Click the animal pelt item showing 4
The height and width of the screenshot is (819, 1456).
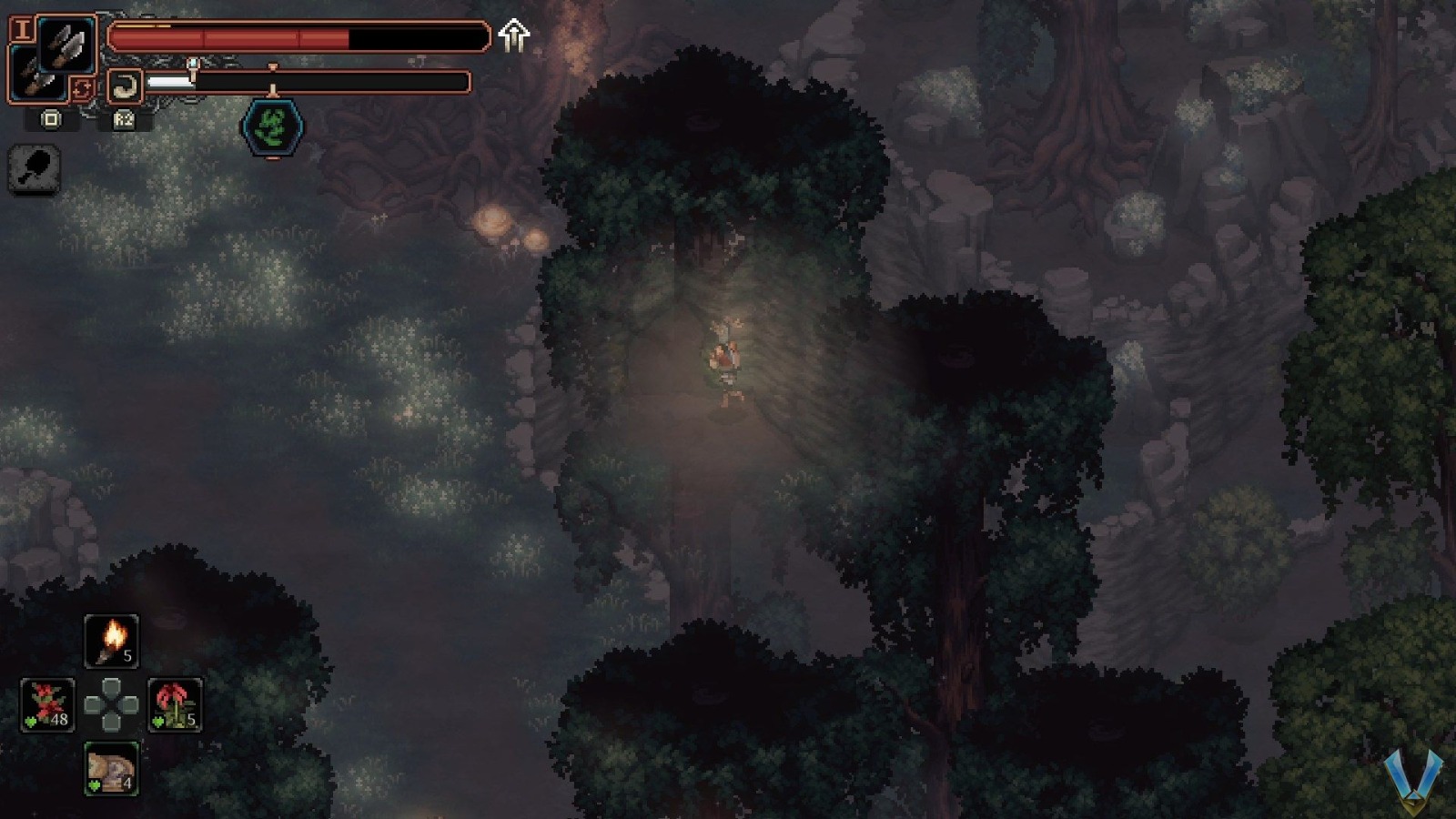(x=111, y=769)
